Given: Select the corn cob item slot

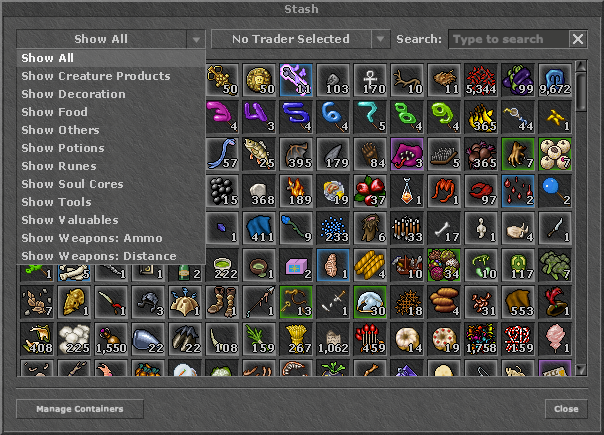Looking at the screenshot, I should coord(371,262).
